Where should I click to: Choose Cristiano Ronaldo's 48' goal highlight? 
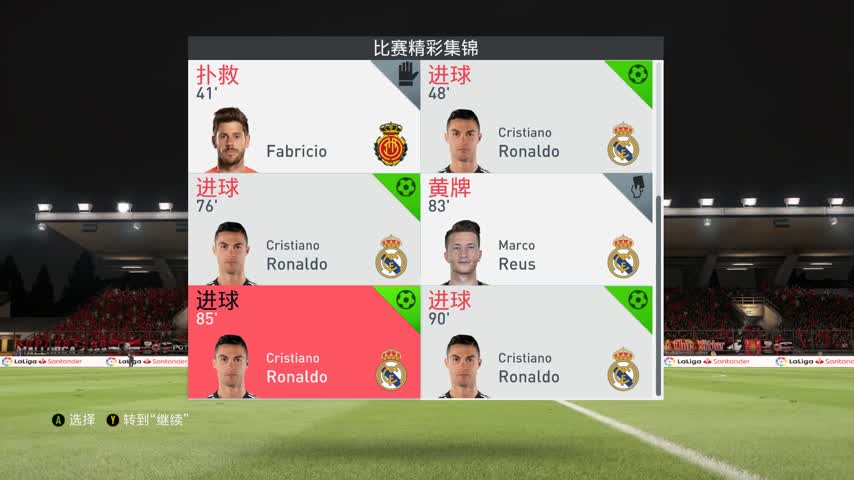[x=536, y=117]
